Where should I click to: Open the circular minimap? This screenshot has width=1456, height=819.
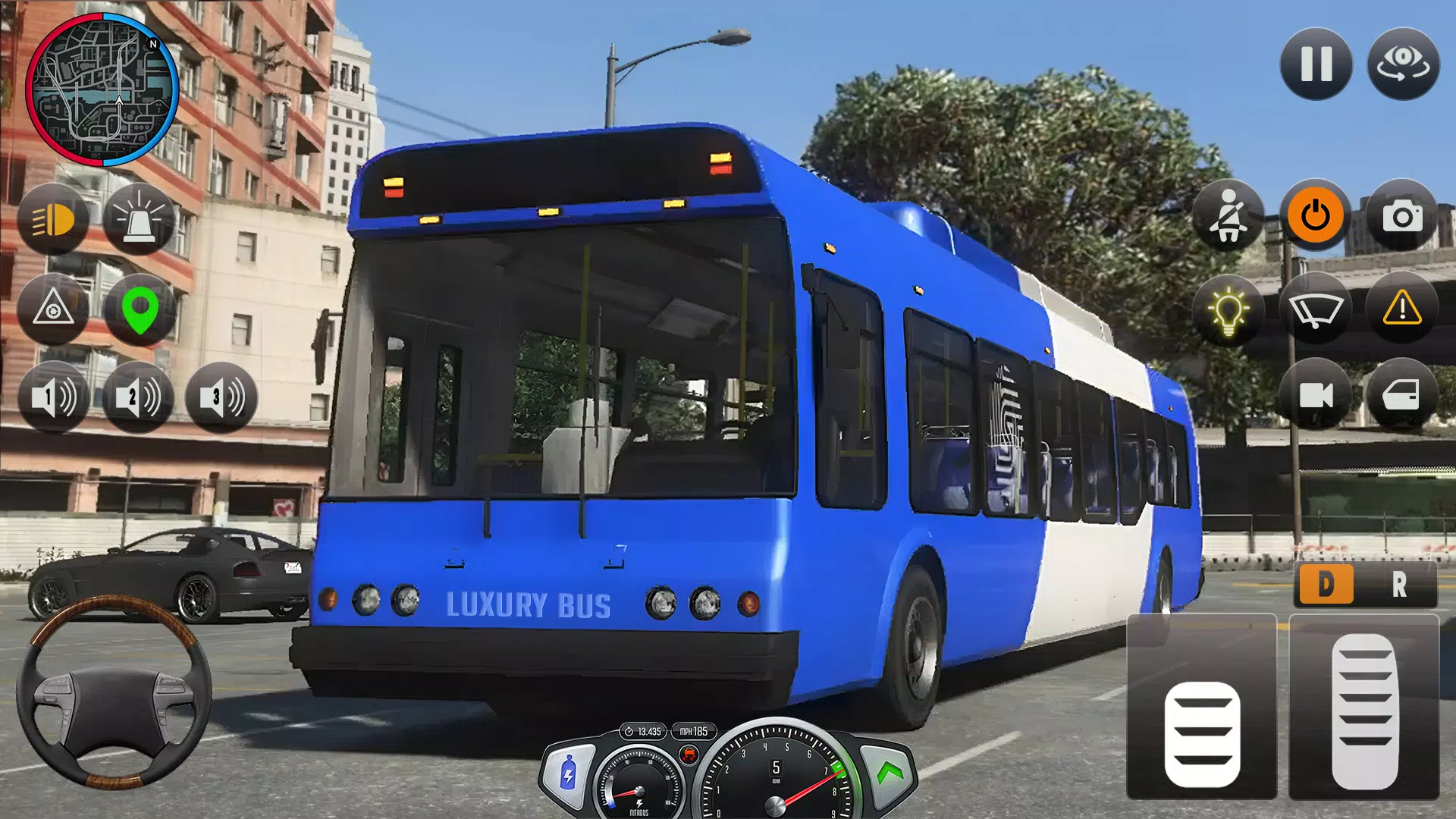[x=102, y=89]
